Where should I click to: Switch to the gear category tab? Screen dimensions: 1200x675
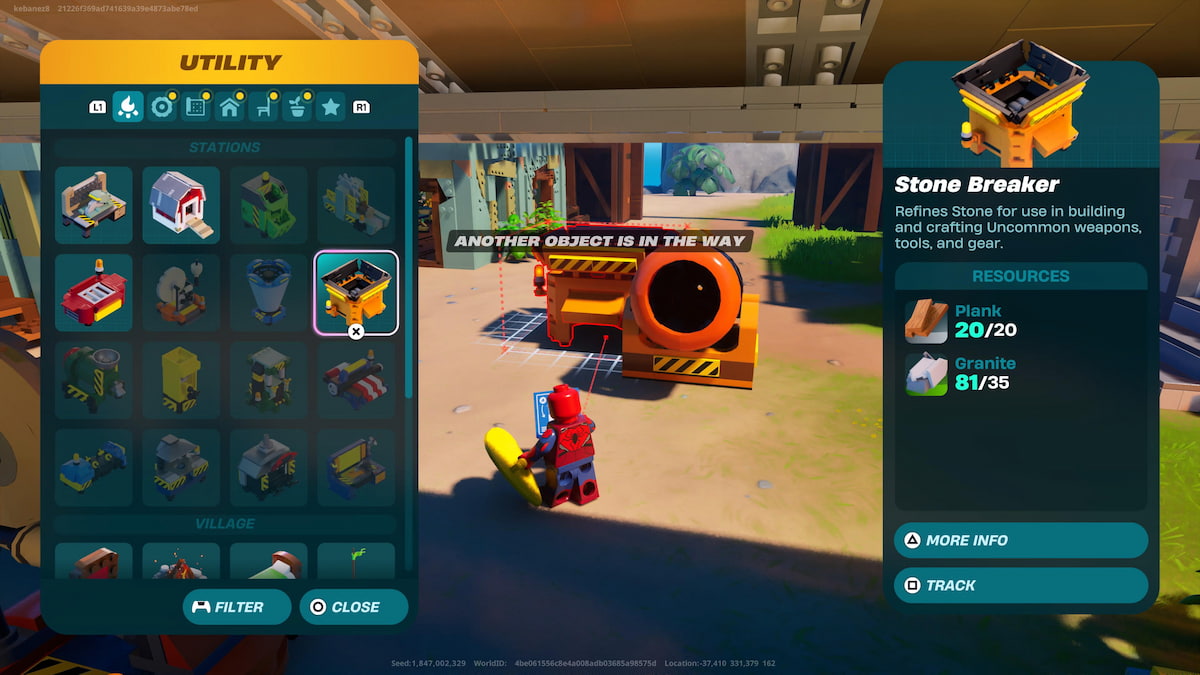pyautogui.click(x=162, y=107)
